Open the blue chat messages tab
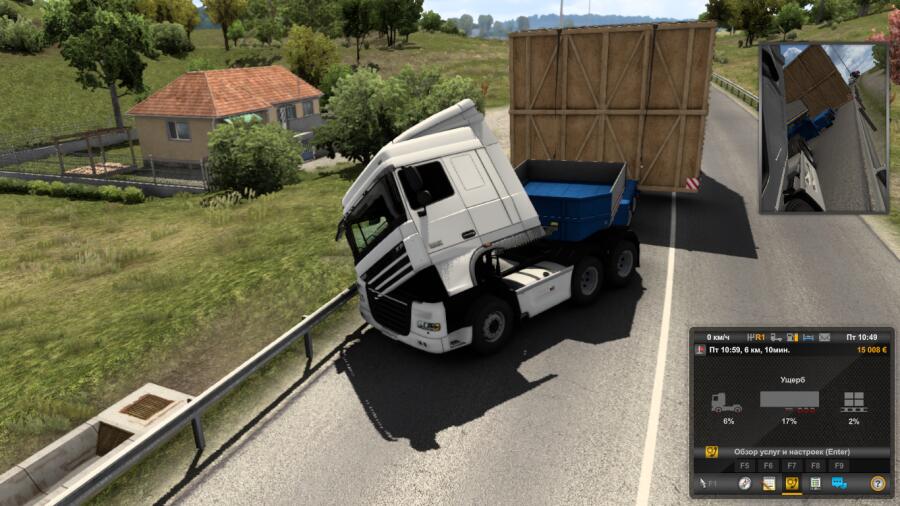 839,484
